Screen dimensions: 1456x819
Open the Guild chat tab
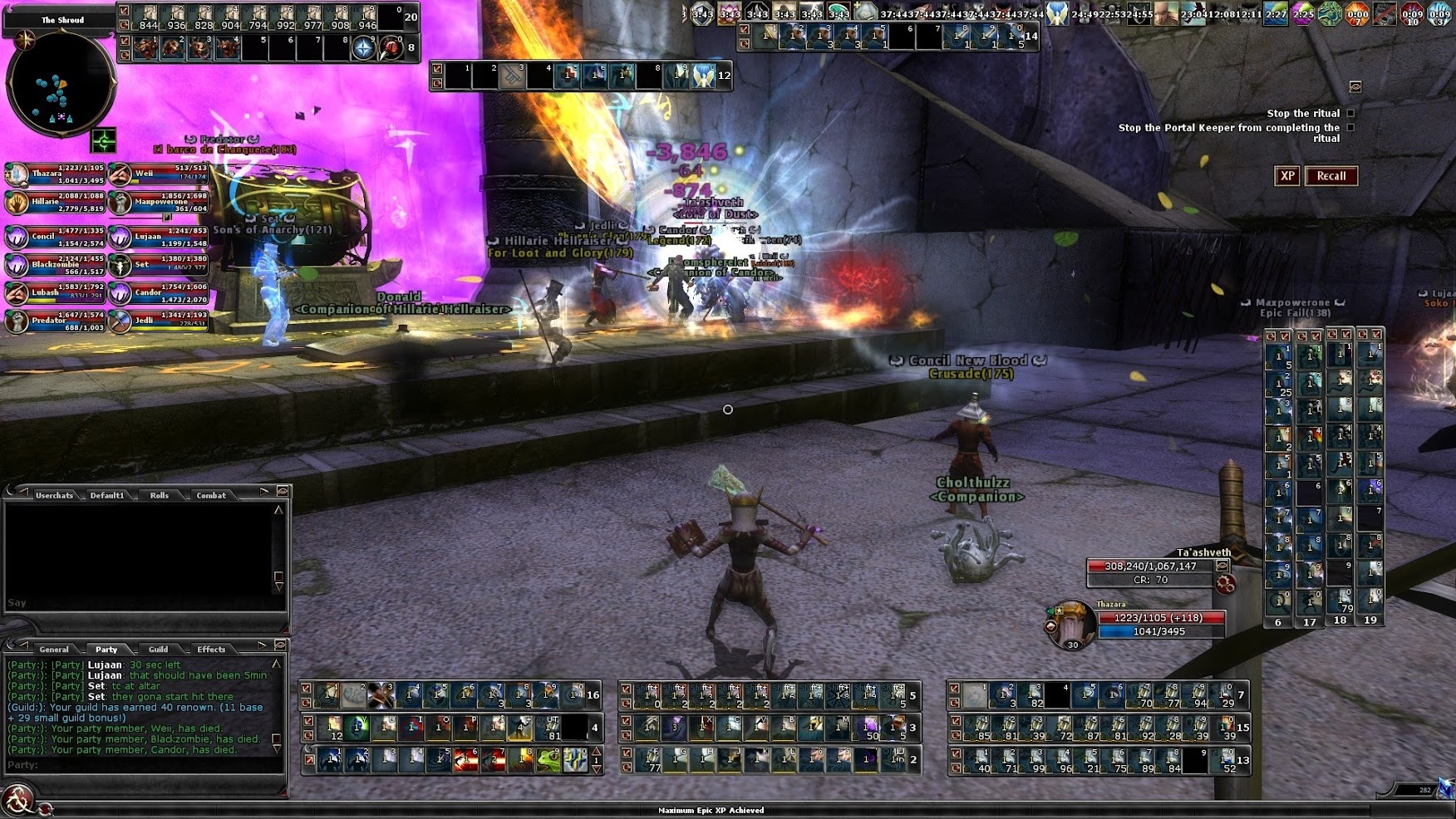158,650
